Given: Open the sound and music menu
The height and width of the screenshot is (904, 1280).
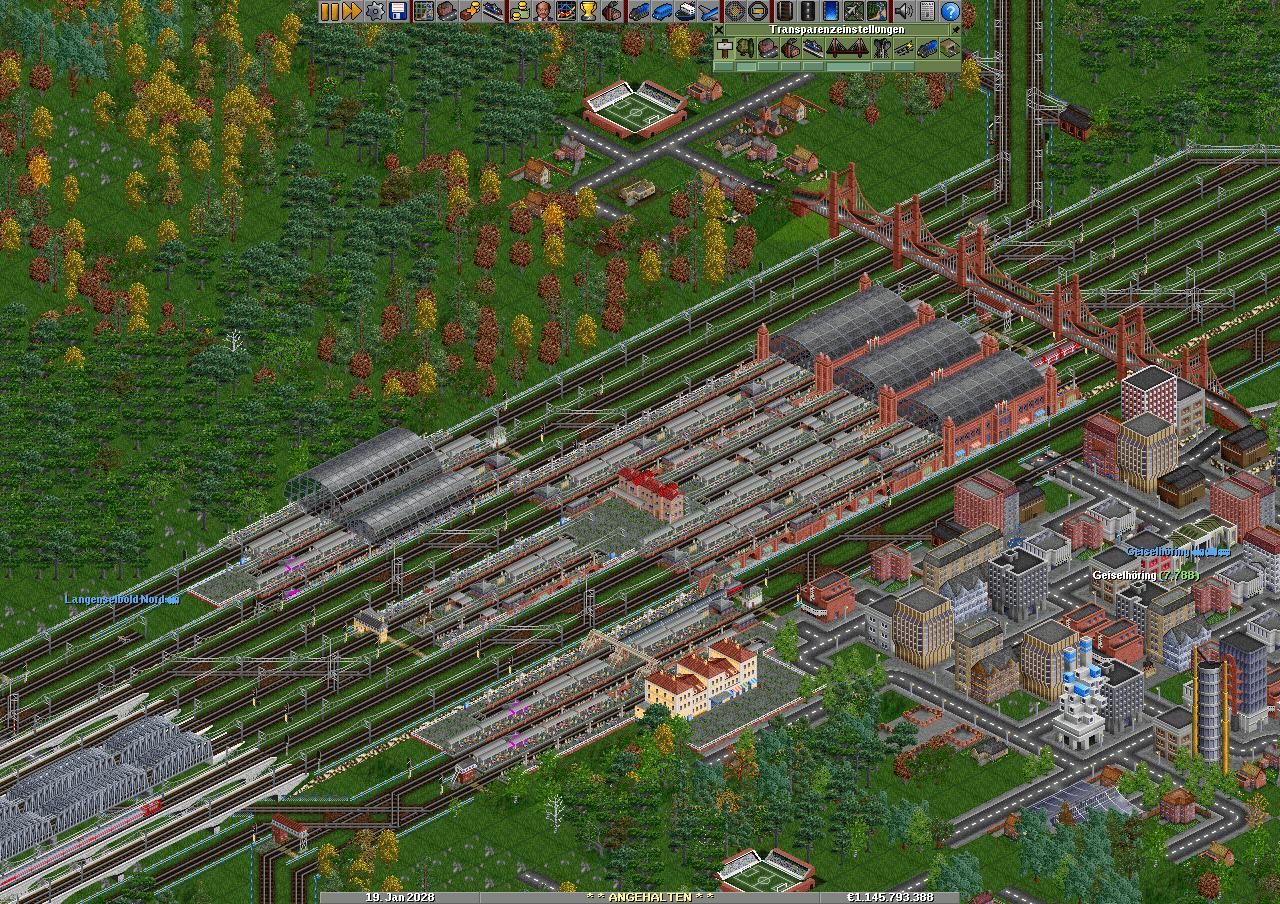Looking at the screenshot, I should 903,11.
